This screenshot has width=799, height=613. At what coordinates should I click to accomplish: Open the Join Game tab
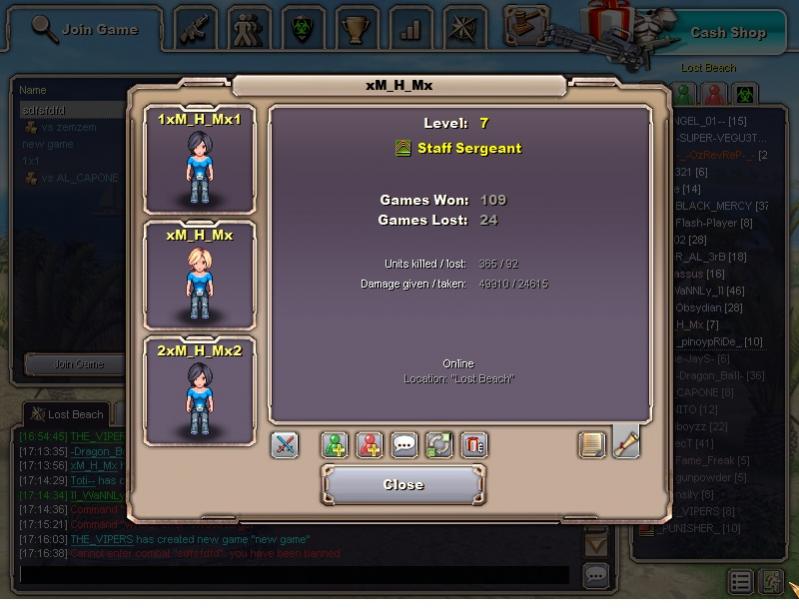pyautogui.click(x=85, y=29)
